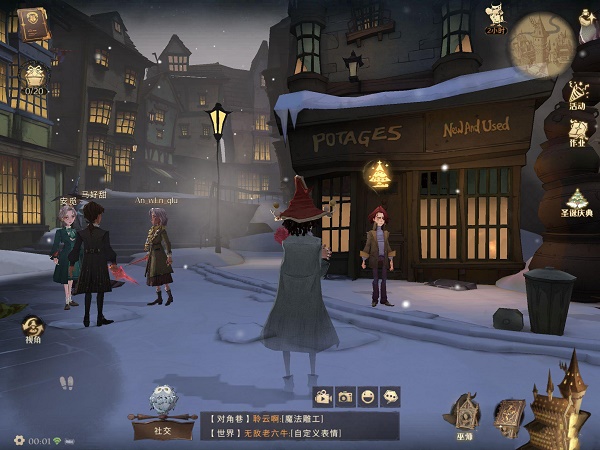Open the chat message box

point(298,425)
